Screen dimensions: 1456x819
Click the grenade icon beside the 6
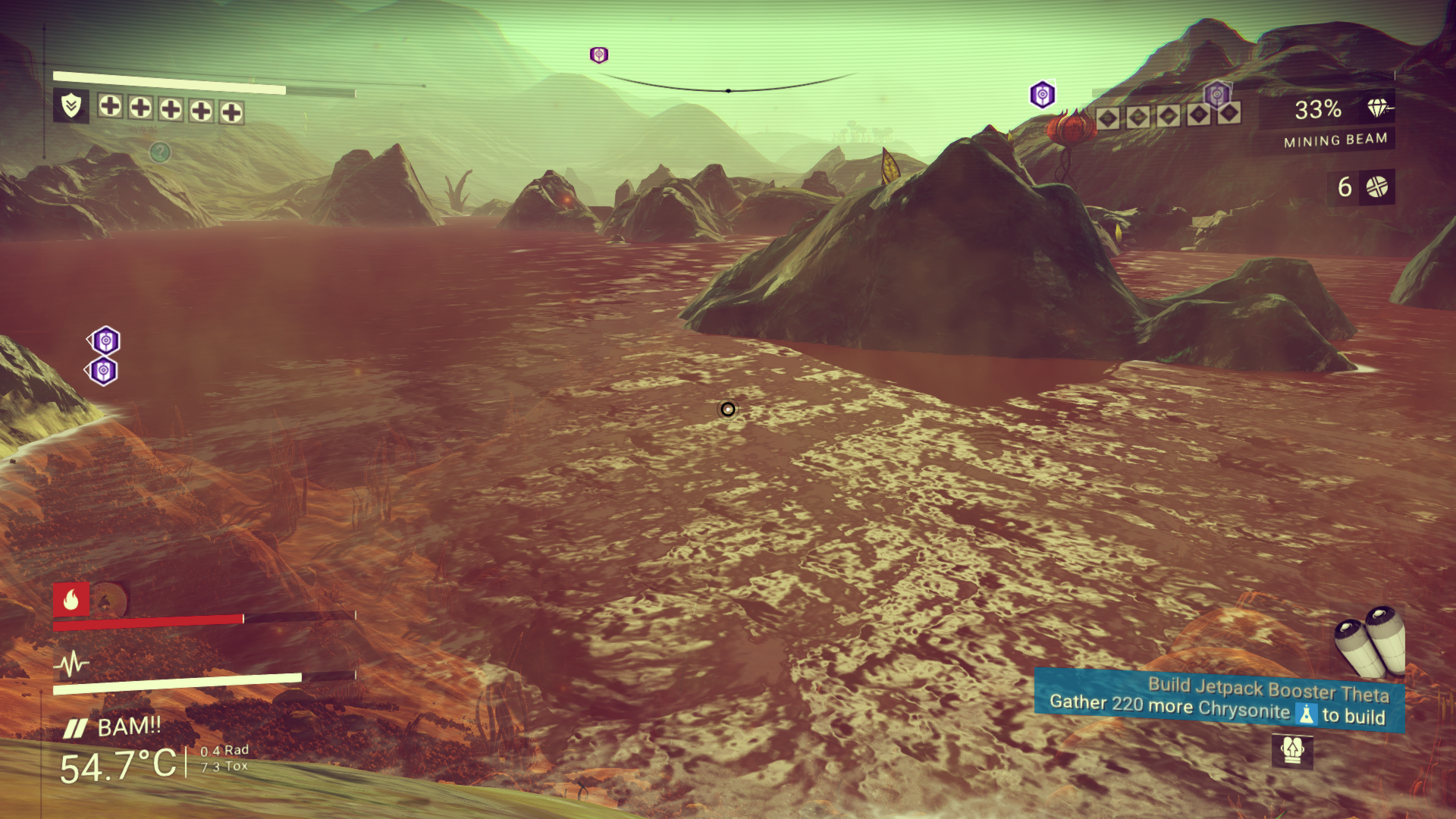(x=1376, y=187)
